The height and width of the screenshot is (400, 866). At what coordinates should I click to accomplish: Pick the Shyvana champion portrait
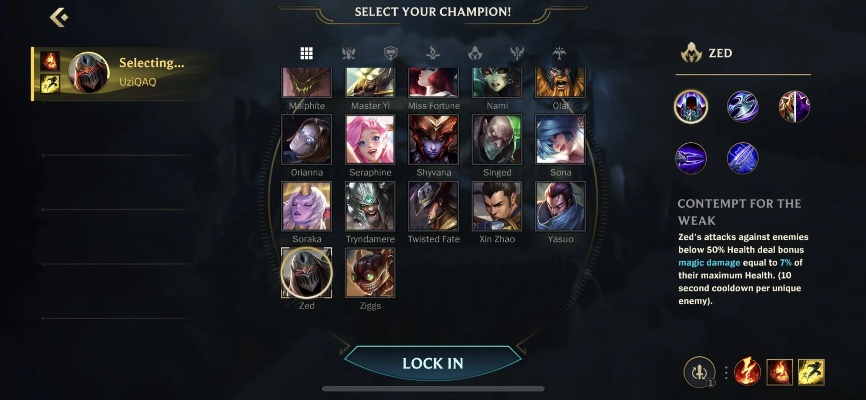(x=433, y=139)
